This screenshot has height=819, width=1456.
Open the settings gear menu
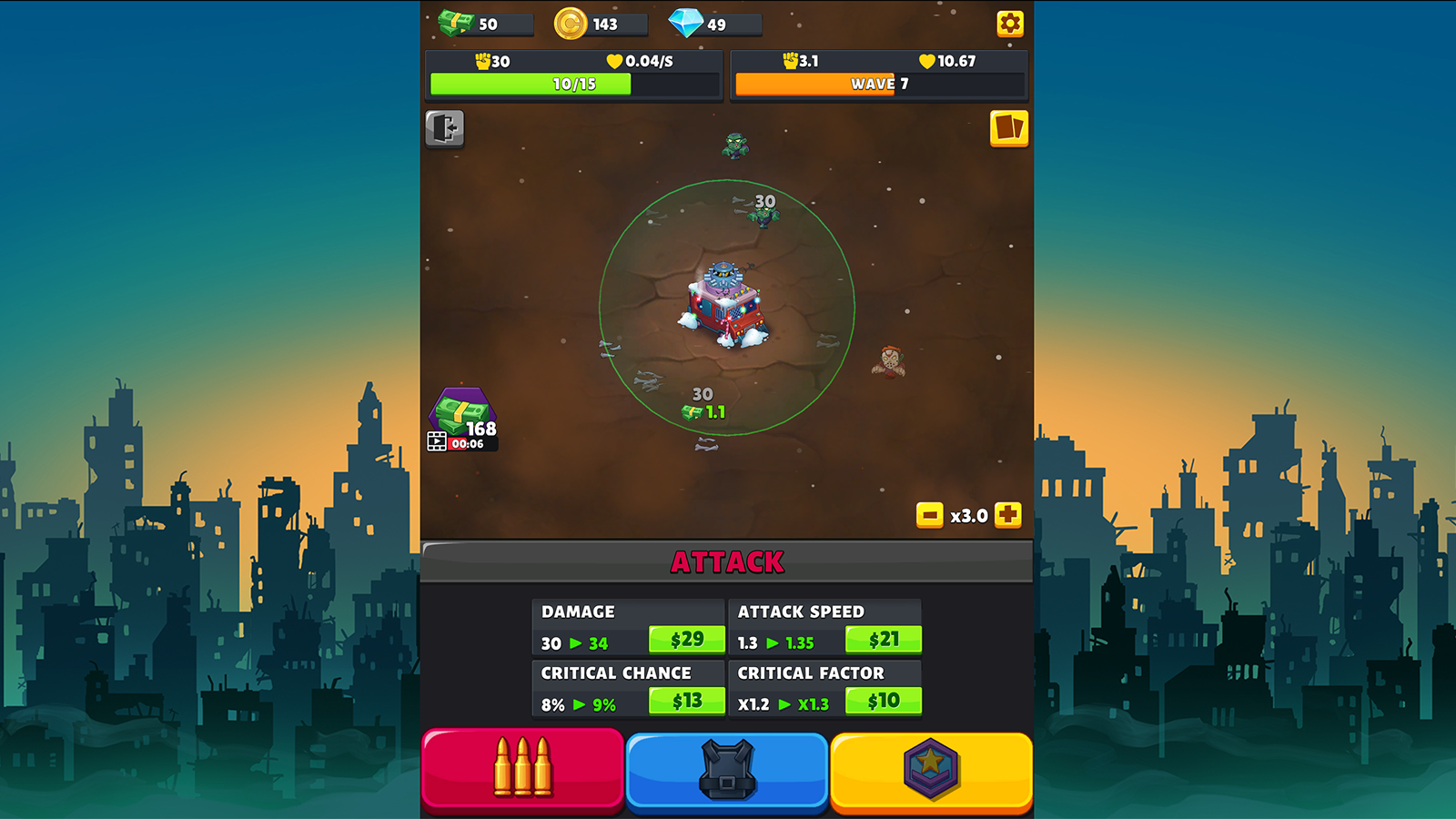click(1010, 24)
